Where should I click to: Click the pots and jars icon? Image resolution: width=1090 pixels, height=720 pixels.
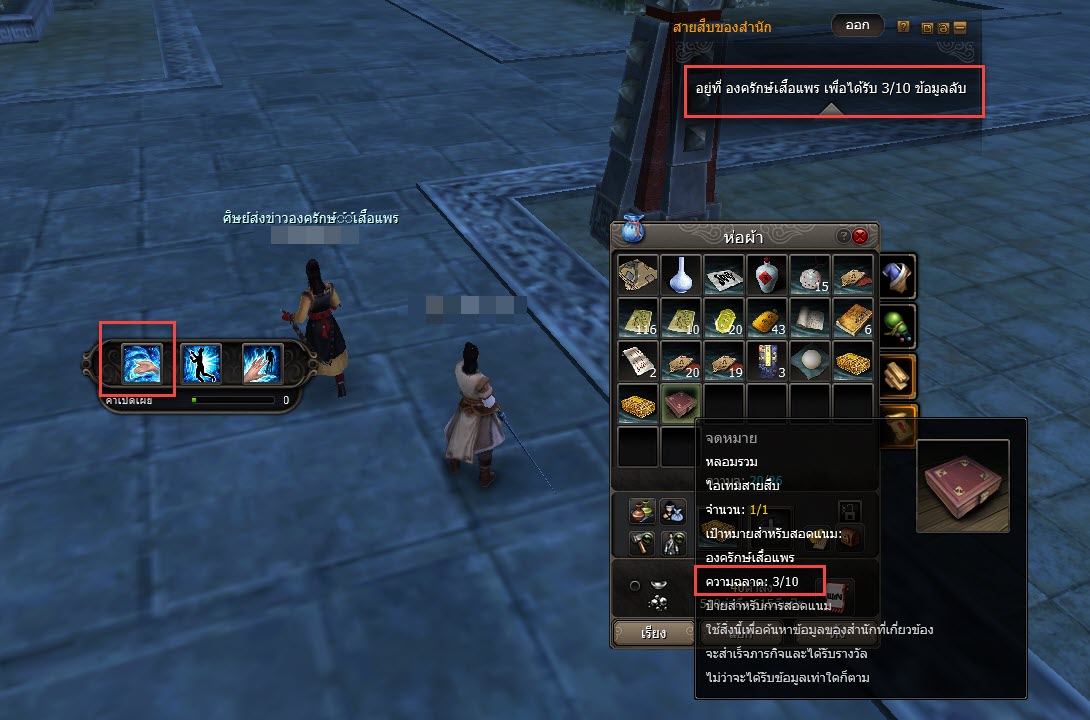point(641,511)
